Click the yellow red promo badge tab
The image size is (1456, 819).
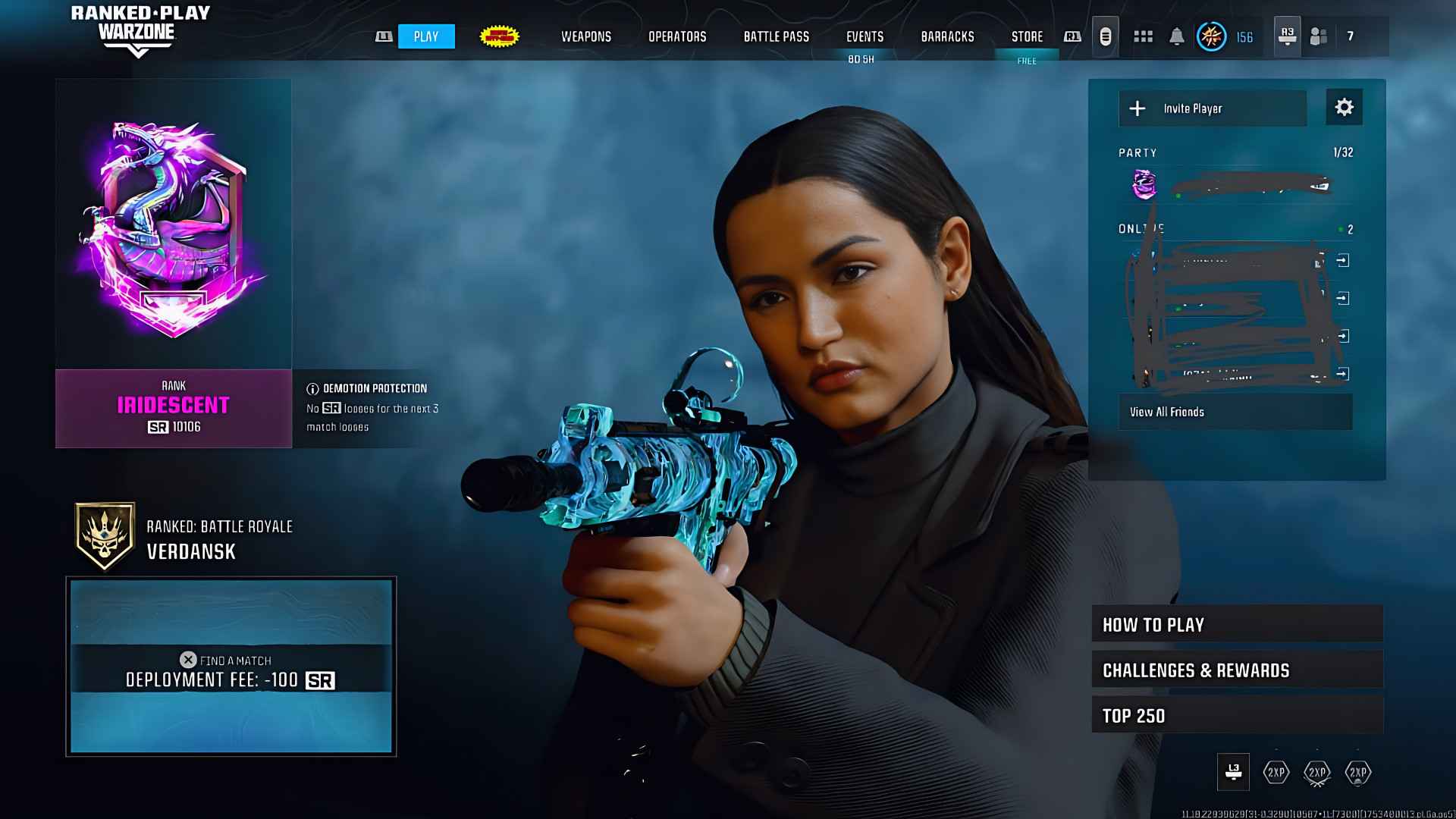click(x=499, y=36)
